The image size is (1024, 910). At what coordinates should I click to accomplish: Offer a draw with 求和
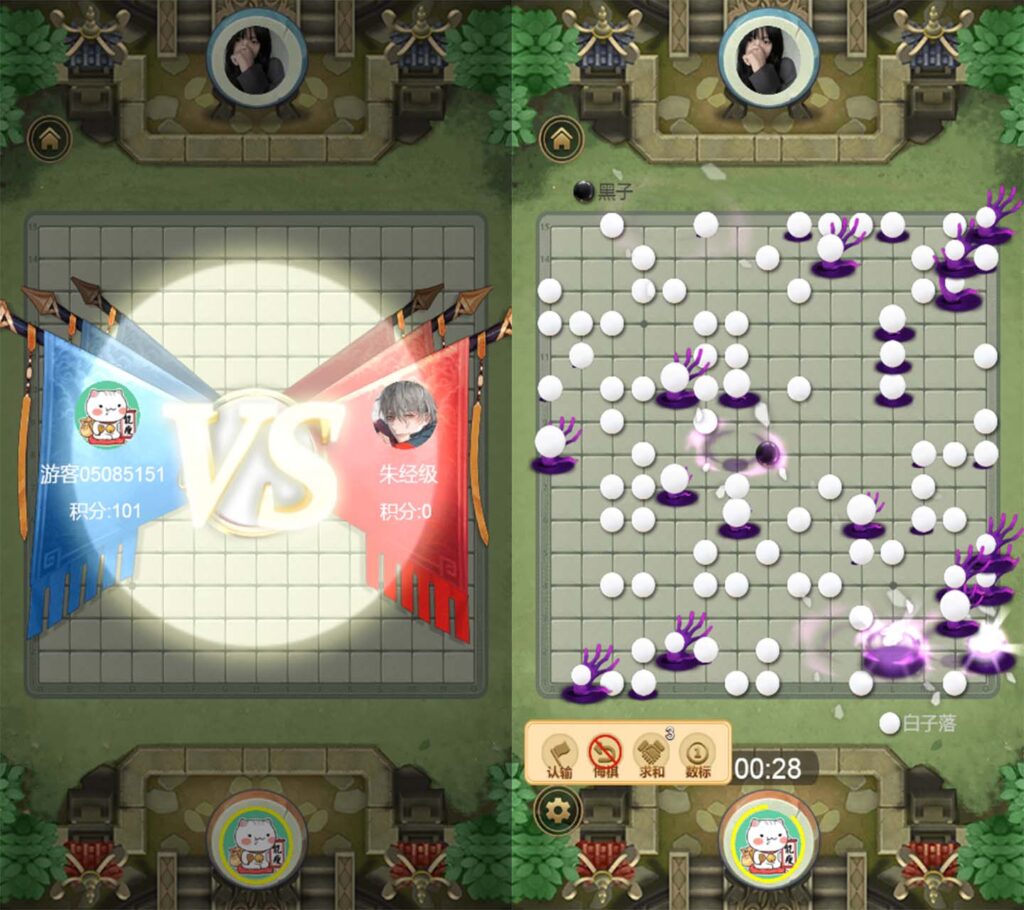coord(651,754)
